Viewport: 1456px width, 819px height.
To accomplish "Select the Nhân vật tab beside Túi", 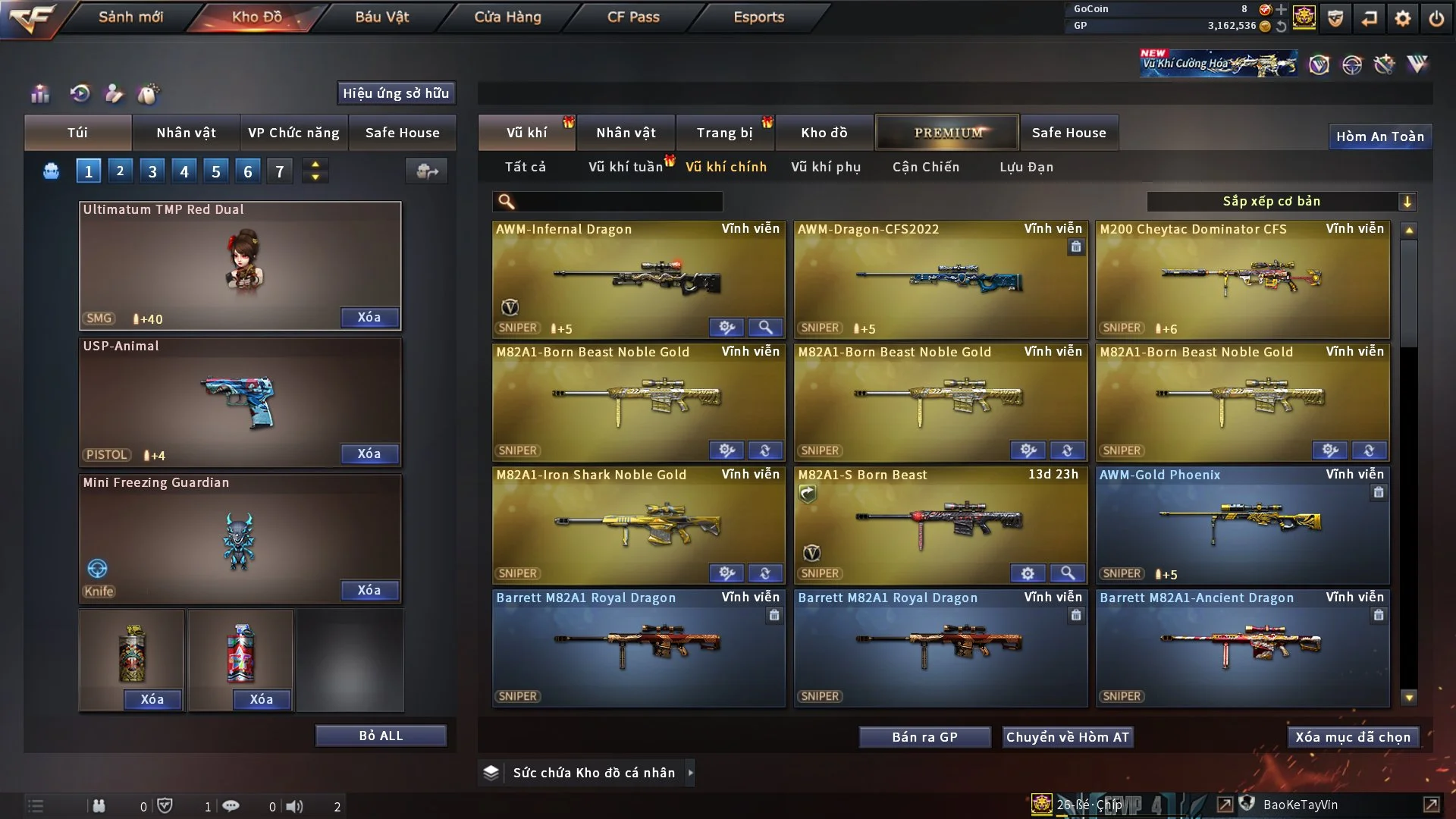I will (x=186, y=133).
